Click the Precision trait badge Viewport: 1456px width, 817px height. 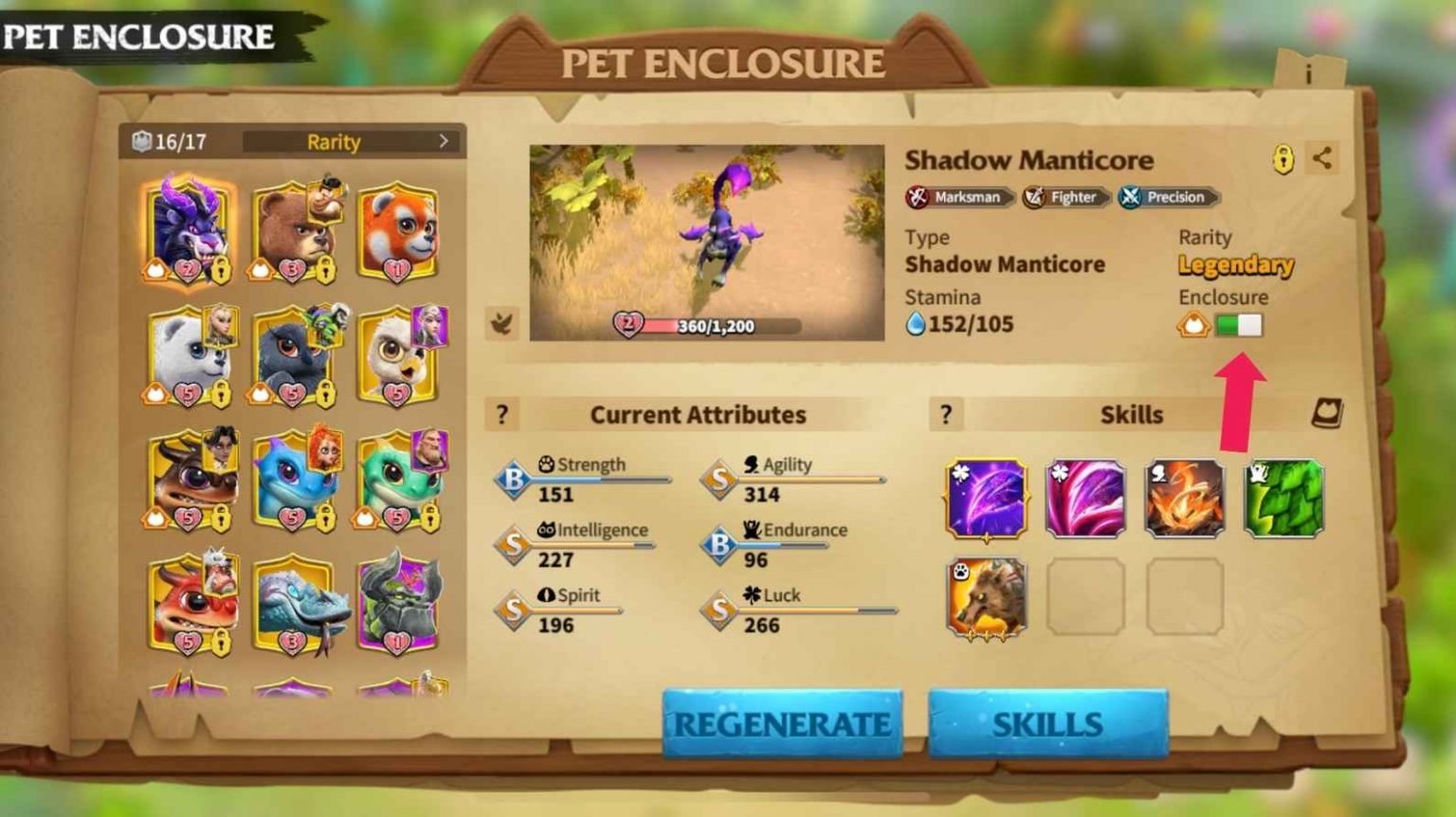(x=1167, y=197)
